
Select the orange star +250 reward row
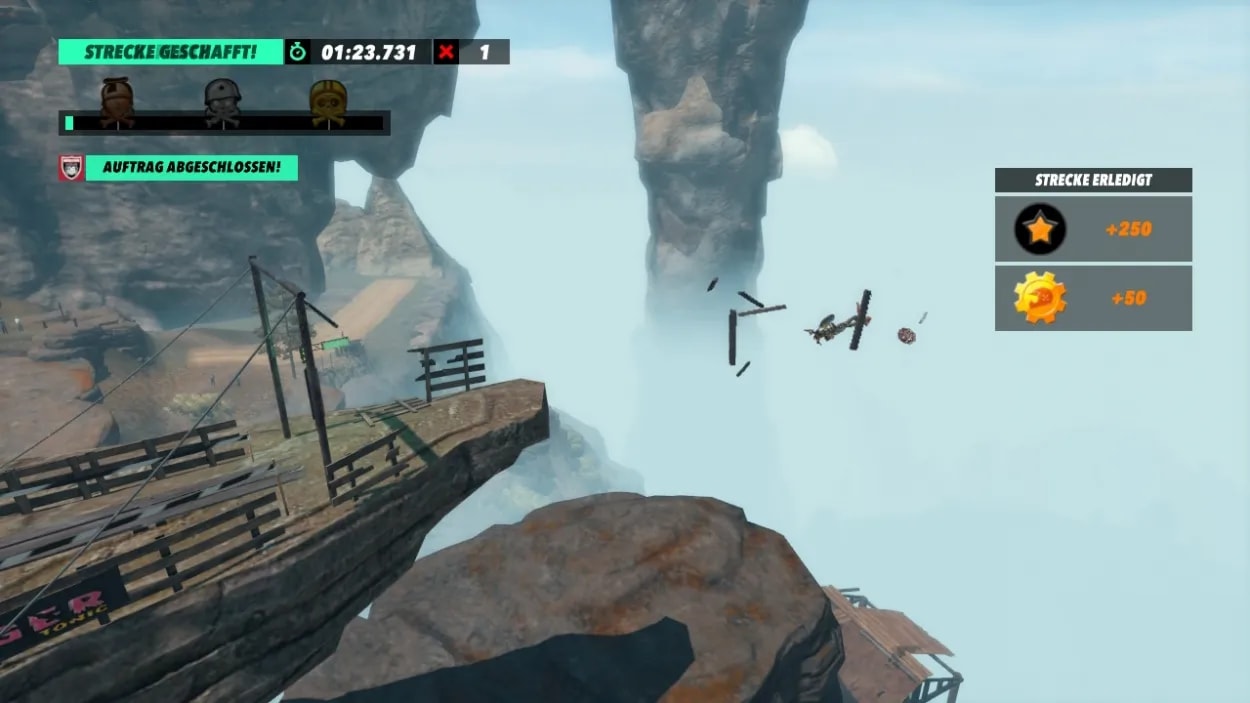click(1093, 229)
